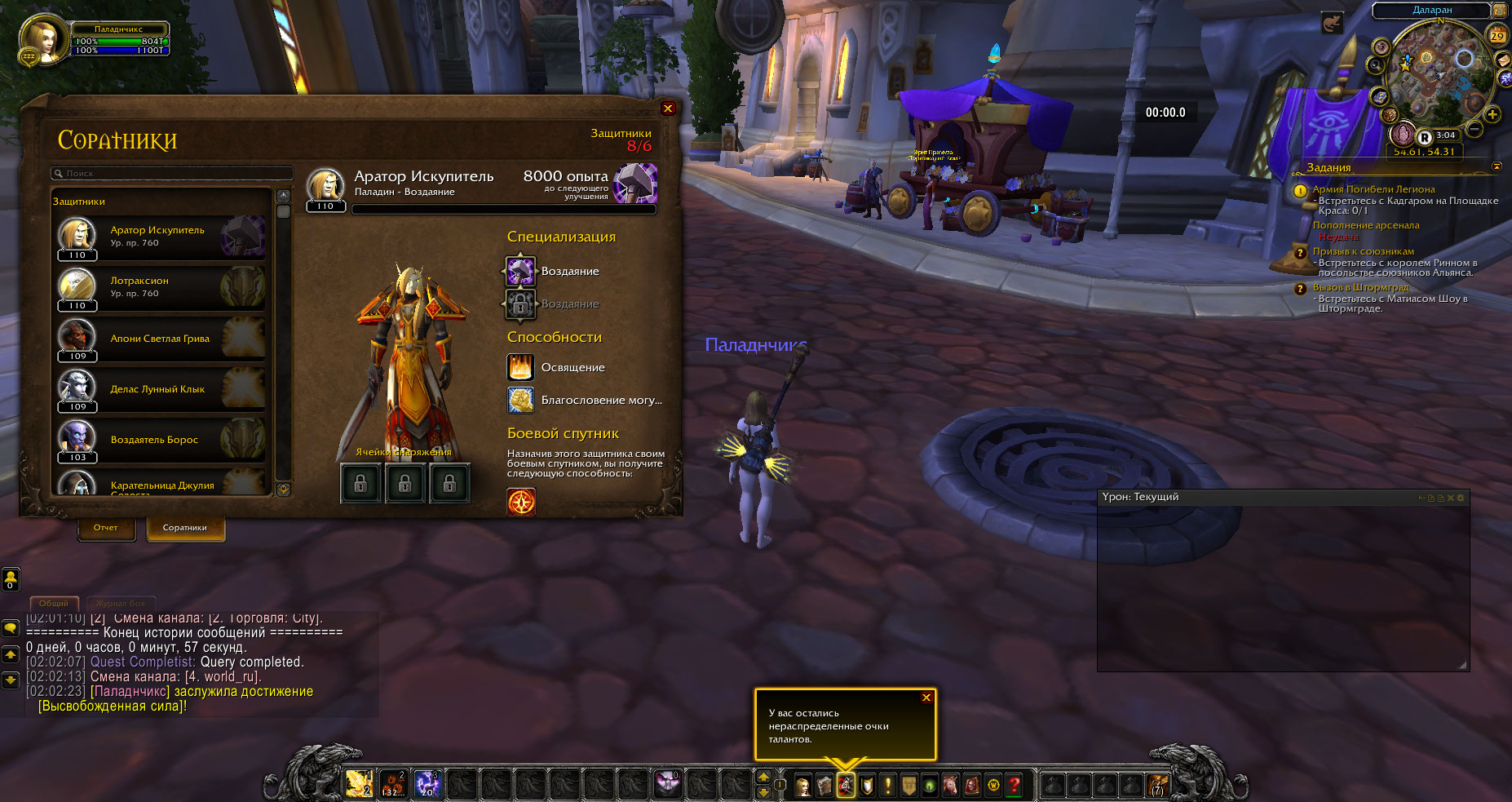This screenshot has height=802, width=1512.
Task: Click the player portrait frame
Action: (x=42, y=39)
